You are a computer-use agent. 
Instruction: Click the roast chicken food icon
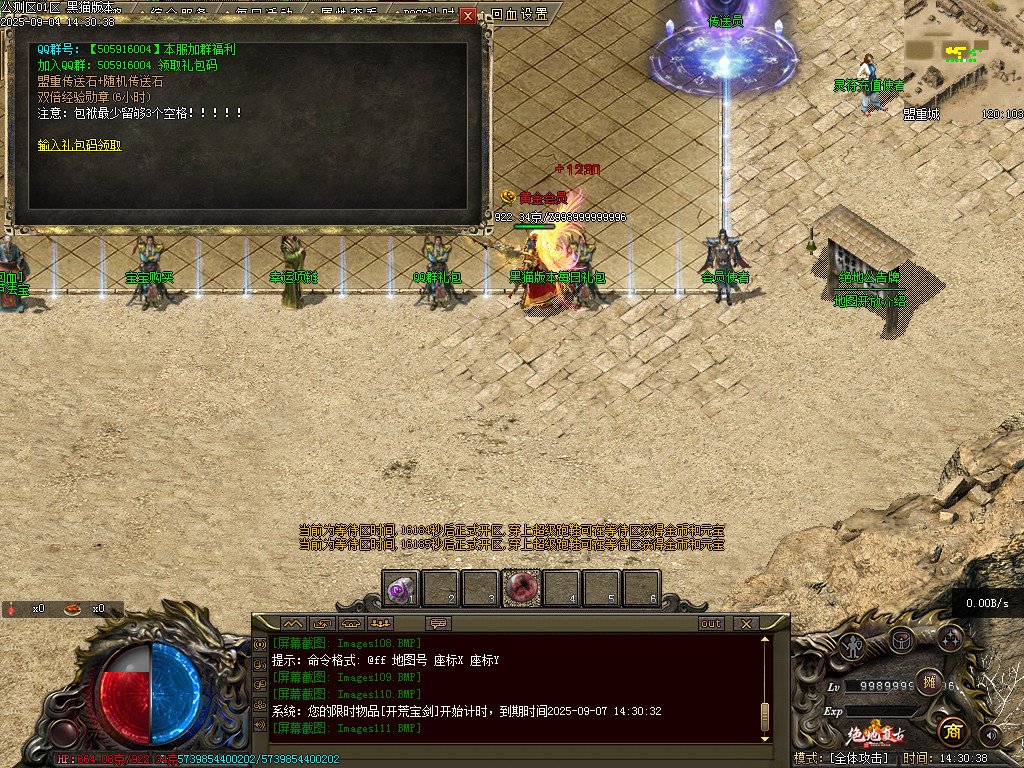(x=73, y=608)
